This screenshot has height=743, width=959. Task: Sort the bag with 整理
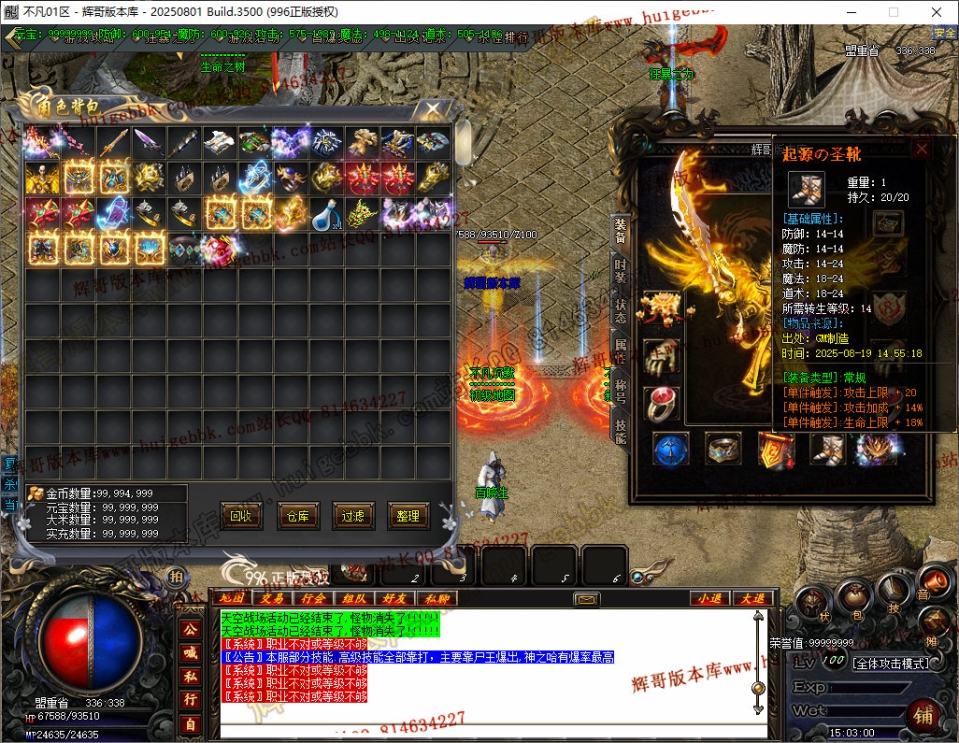(408, 516)
